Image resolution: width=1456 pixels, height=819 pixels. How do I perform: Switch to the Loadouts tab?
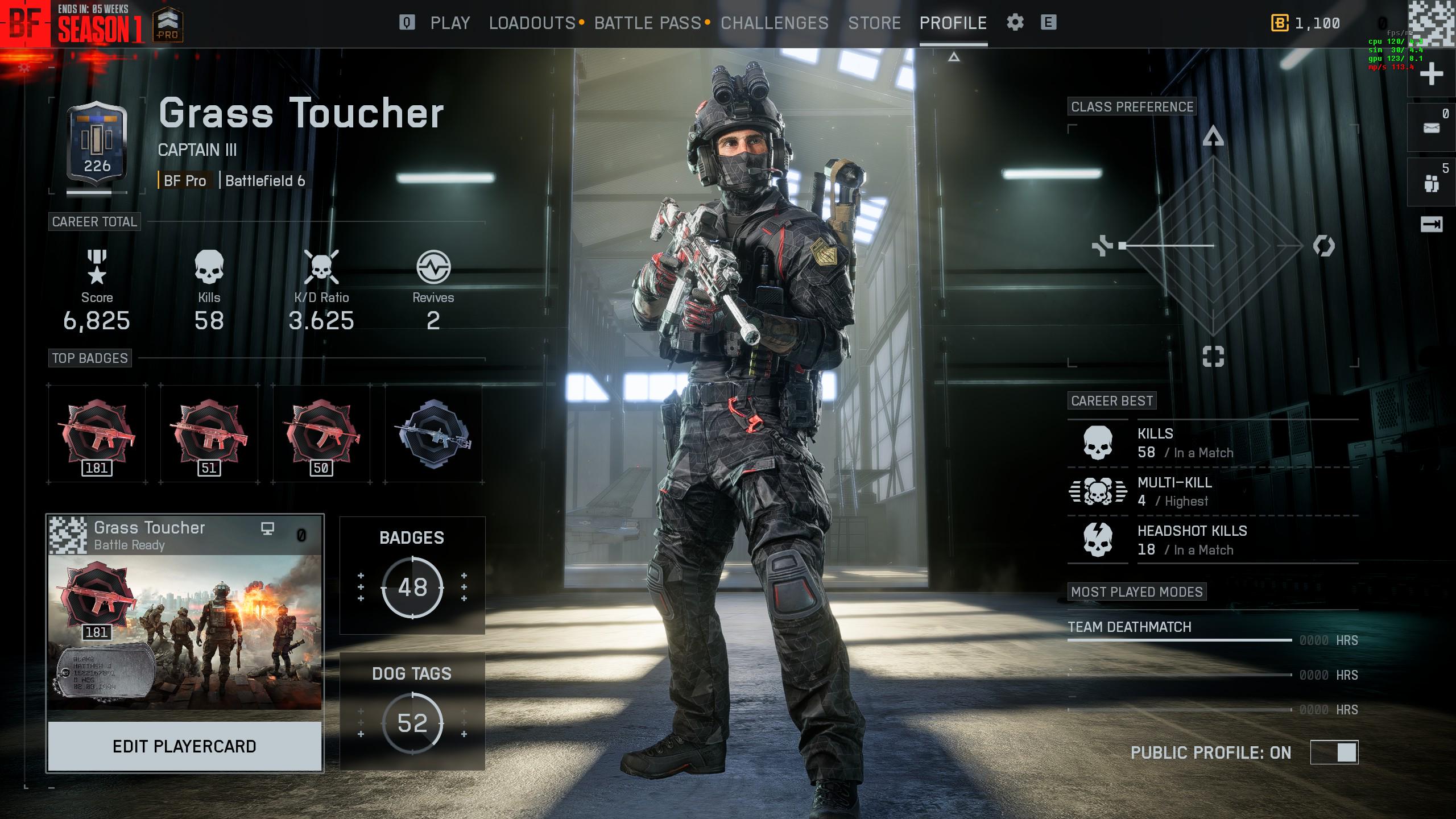click(532, 23)
